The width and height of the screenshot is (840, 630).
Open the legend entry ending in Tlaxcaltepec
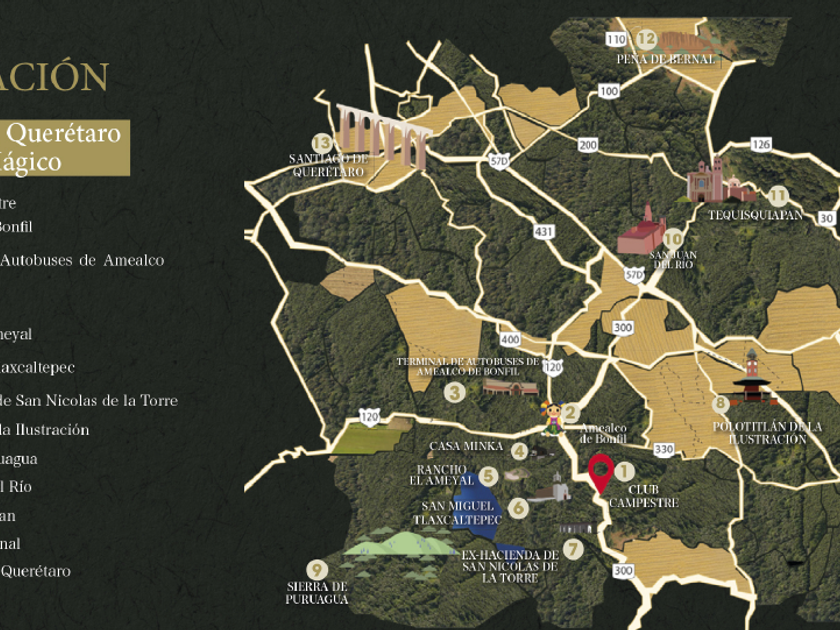pyautogui.click(x=37, y=367)
